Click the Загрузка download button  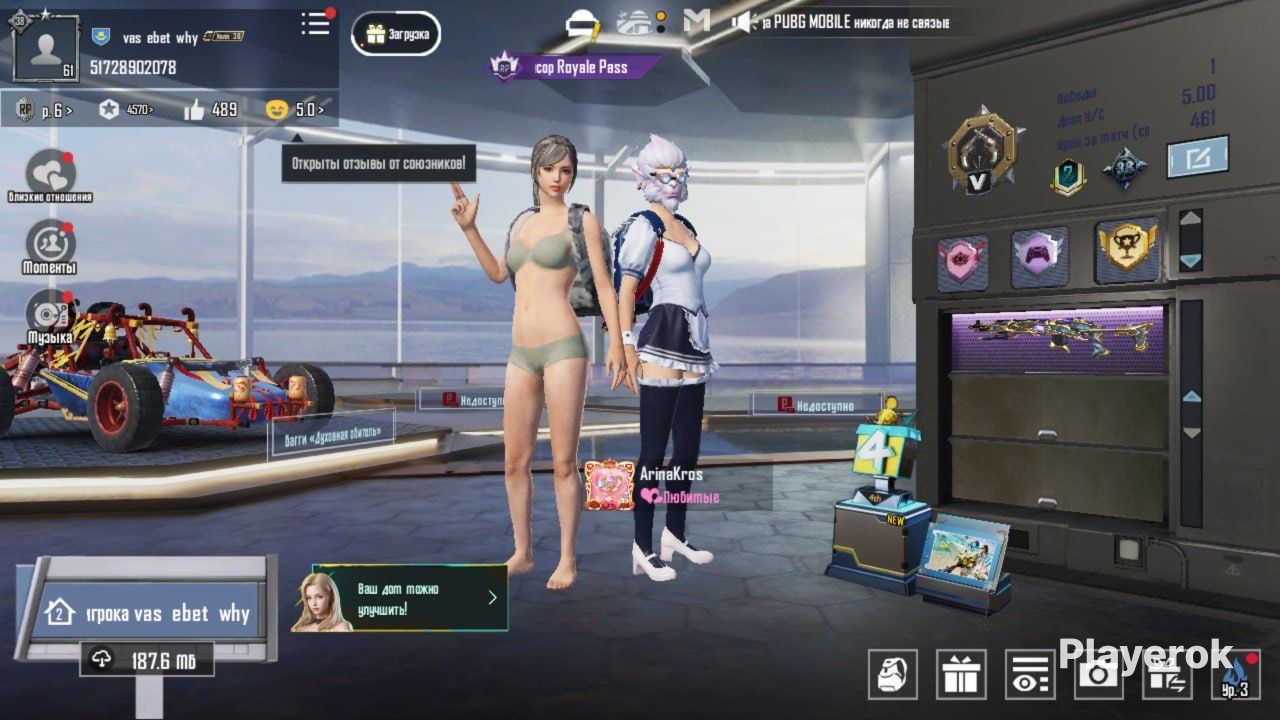pyautogui.click(x=397, y=35)
